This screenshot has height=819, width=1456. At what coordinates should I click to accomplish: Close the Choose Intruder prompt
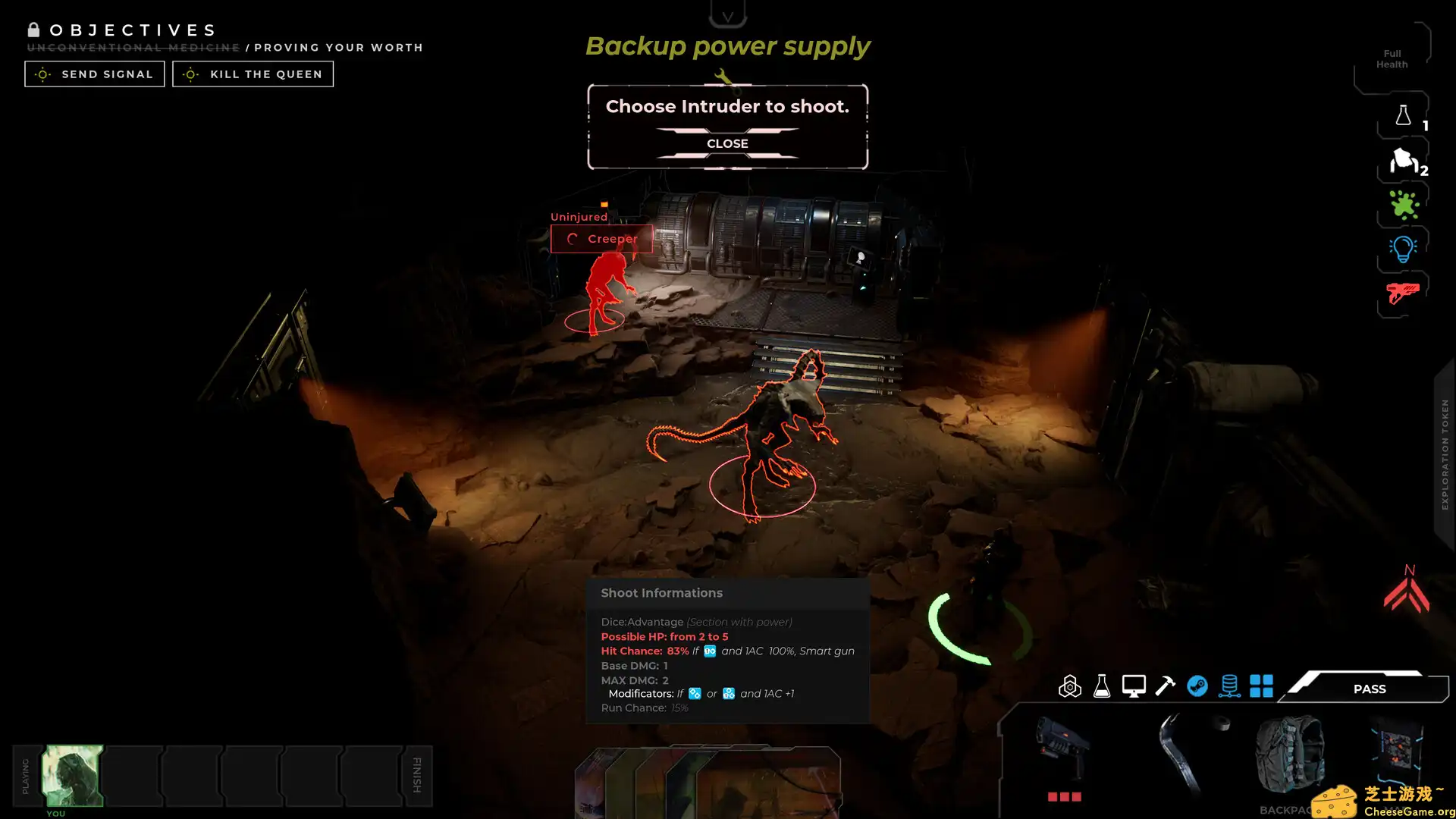[727, 143]
